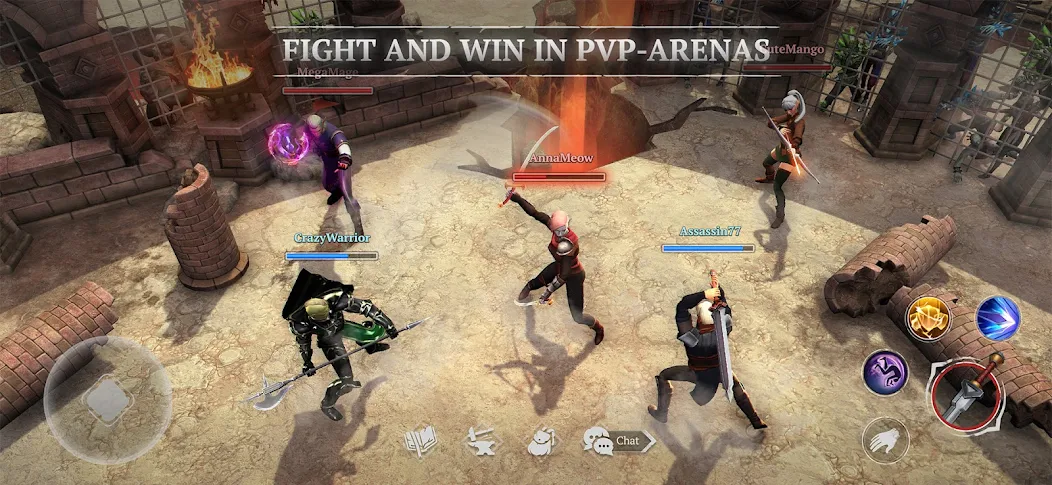Open the anvil and hammer crafting icon
Screen dimensions: 1052x485
click(482, 441)
